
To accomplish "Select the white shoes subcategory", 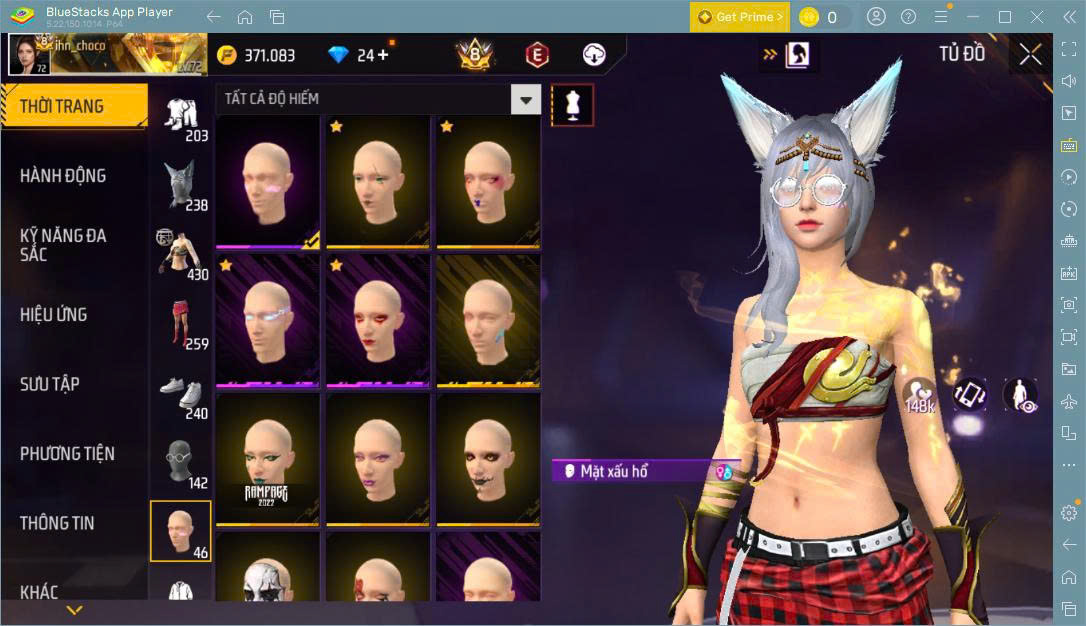I will (181, 393).
